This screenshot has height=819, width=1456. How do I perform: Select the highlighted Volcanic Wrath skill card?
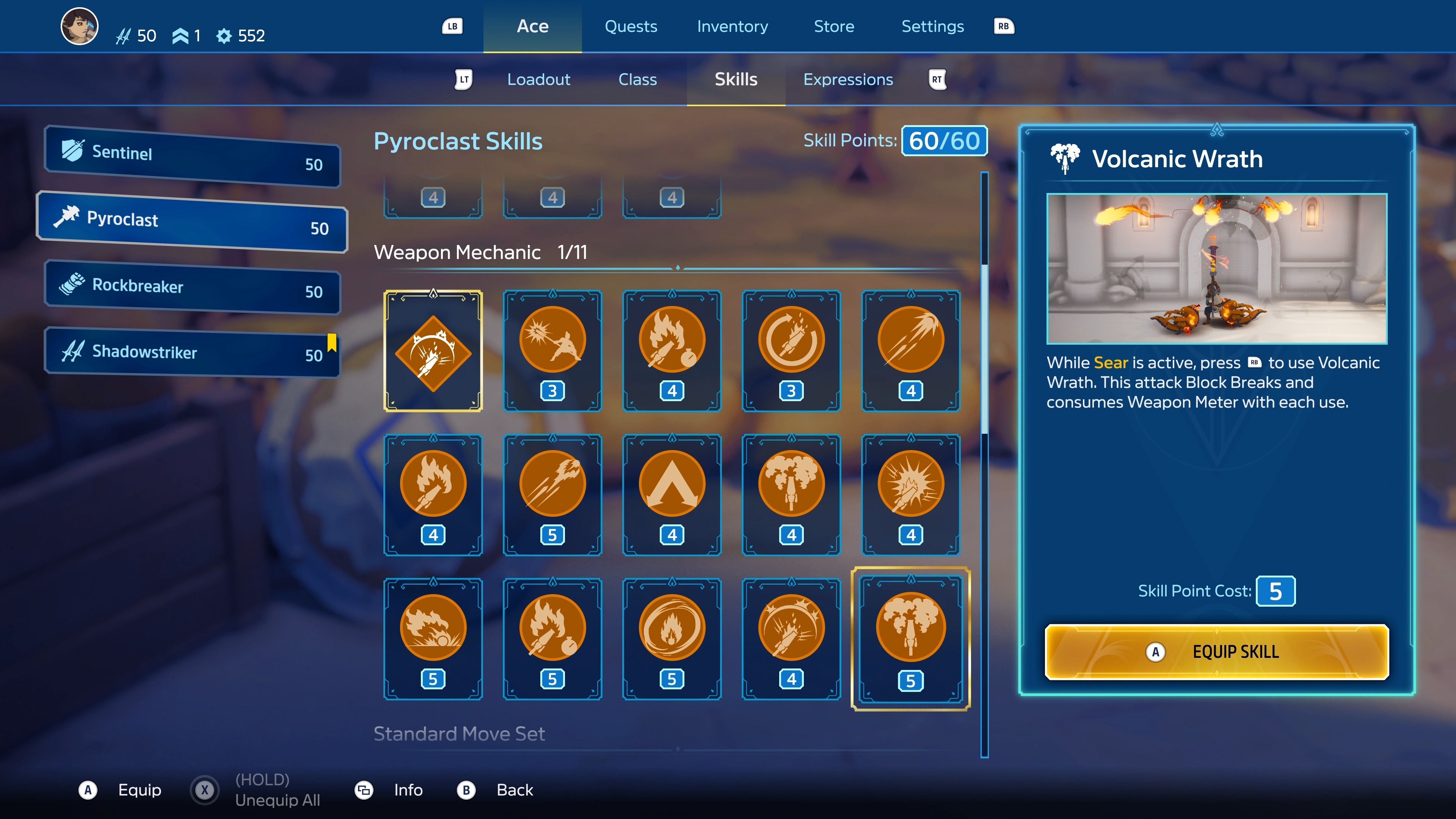[x=910, y=639]
